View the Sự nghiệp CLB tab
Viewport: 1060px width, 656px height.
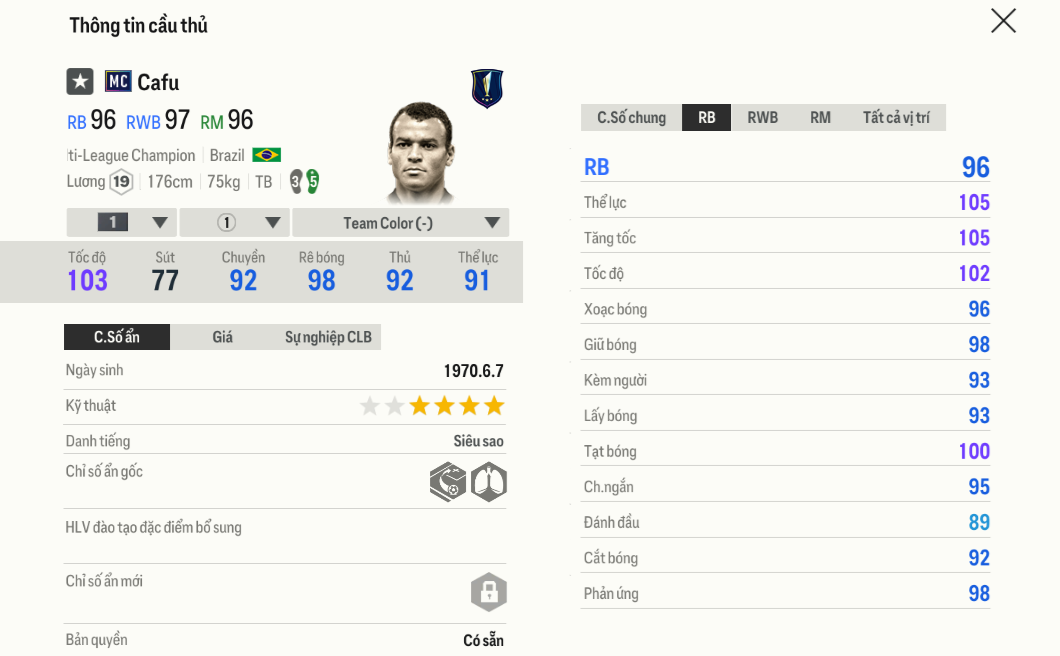click(328, 337)
